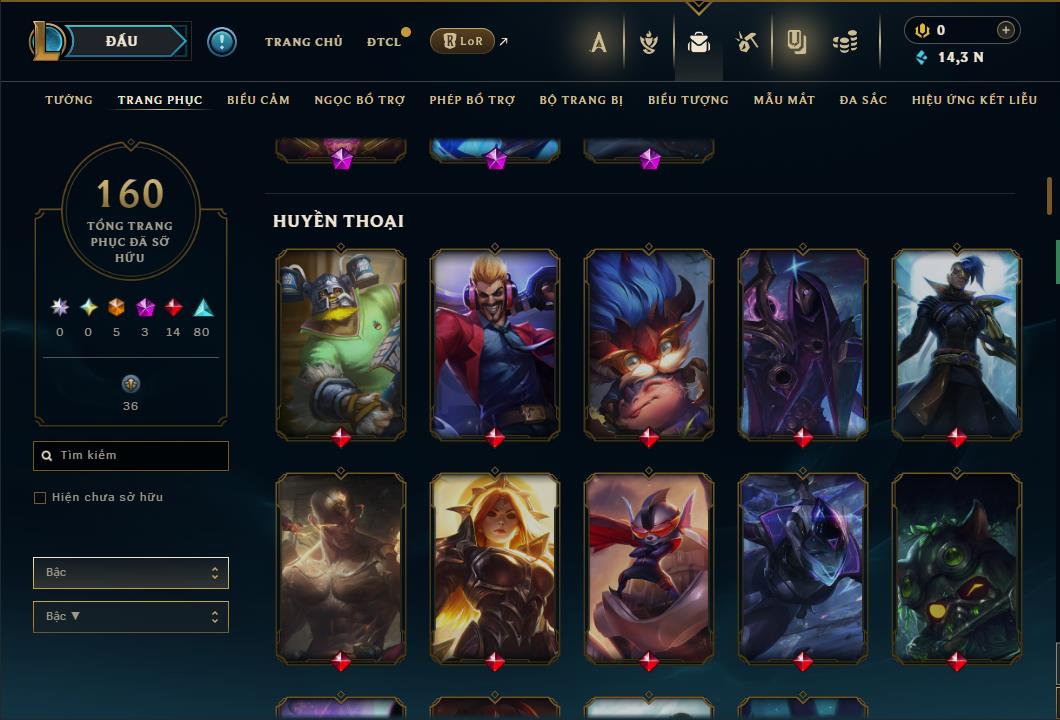Select the green-armored bearded skin card
Screen dimensions: 1060x720
point(341,343)
